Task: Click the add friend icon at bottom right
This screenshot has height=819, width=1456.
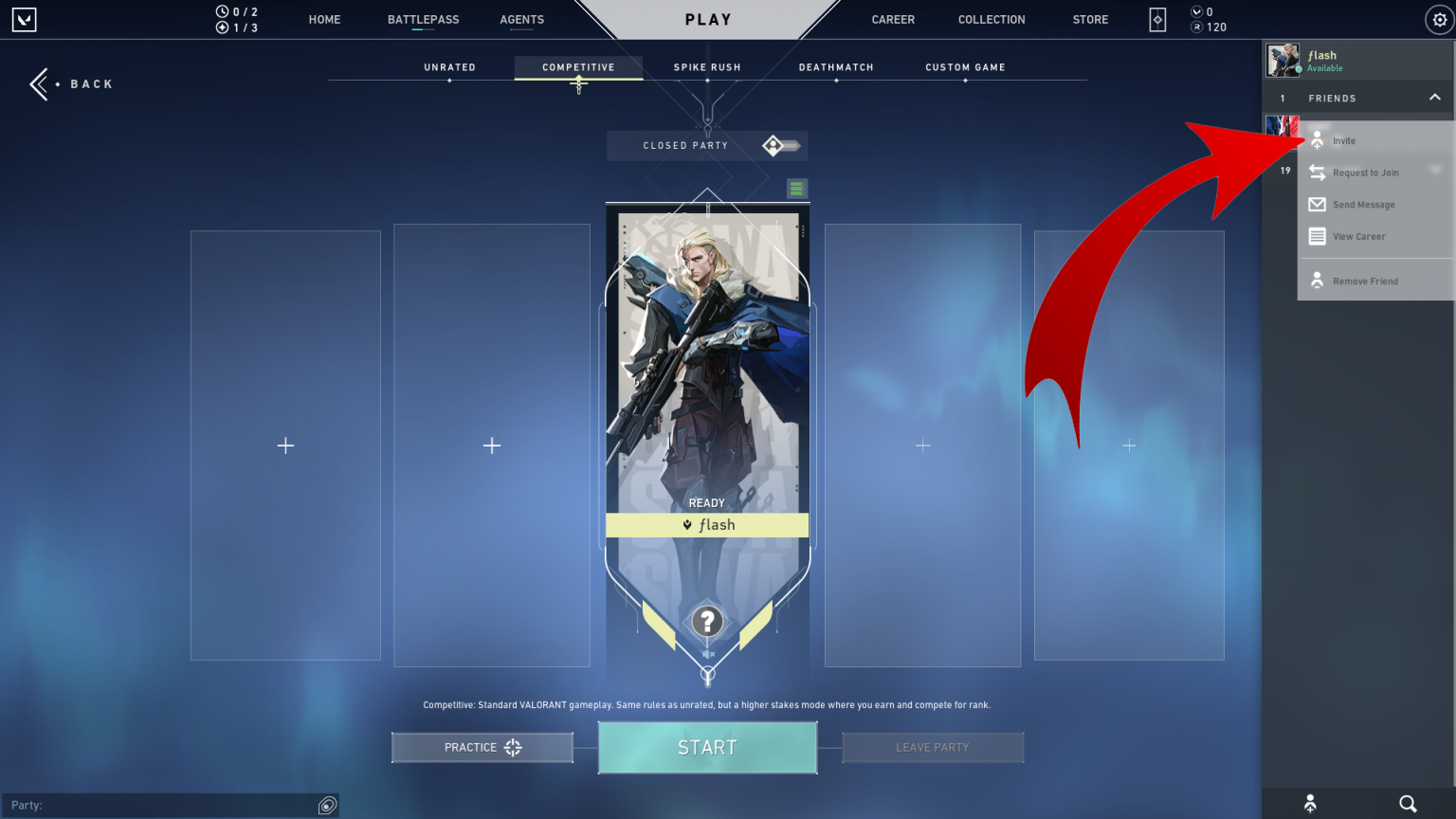Action: tap(1312, 802)
